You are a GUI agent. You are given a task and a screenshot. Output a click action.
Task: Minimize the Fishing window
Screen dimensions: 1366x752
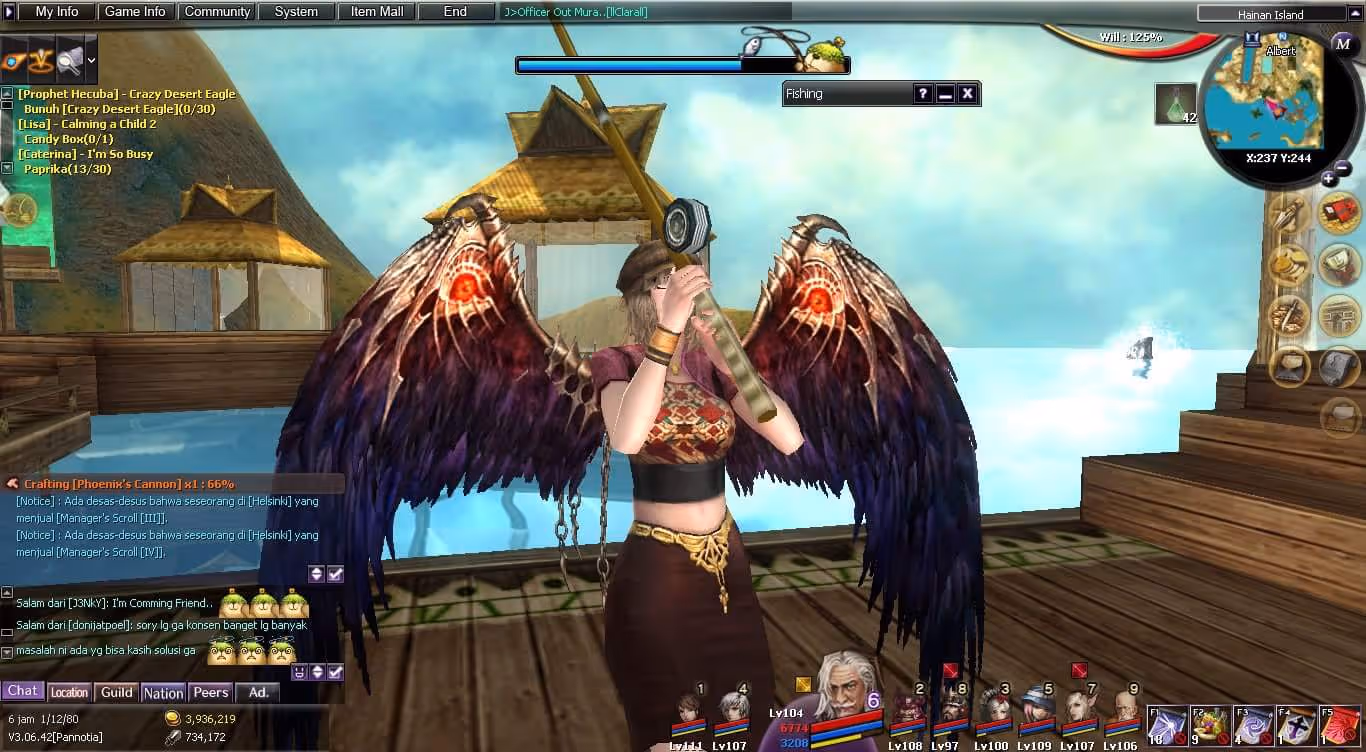pos(945,94)
